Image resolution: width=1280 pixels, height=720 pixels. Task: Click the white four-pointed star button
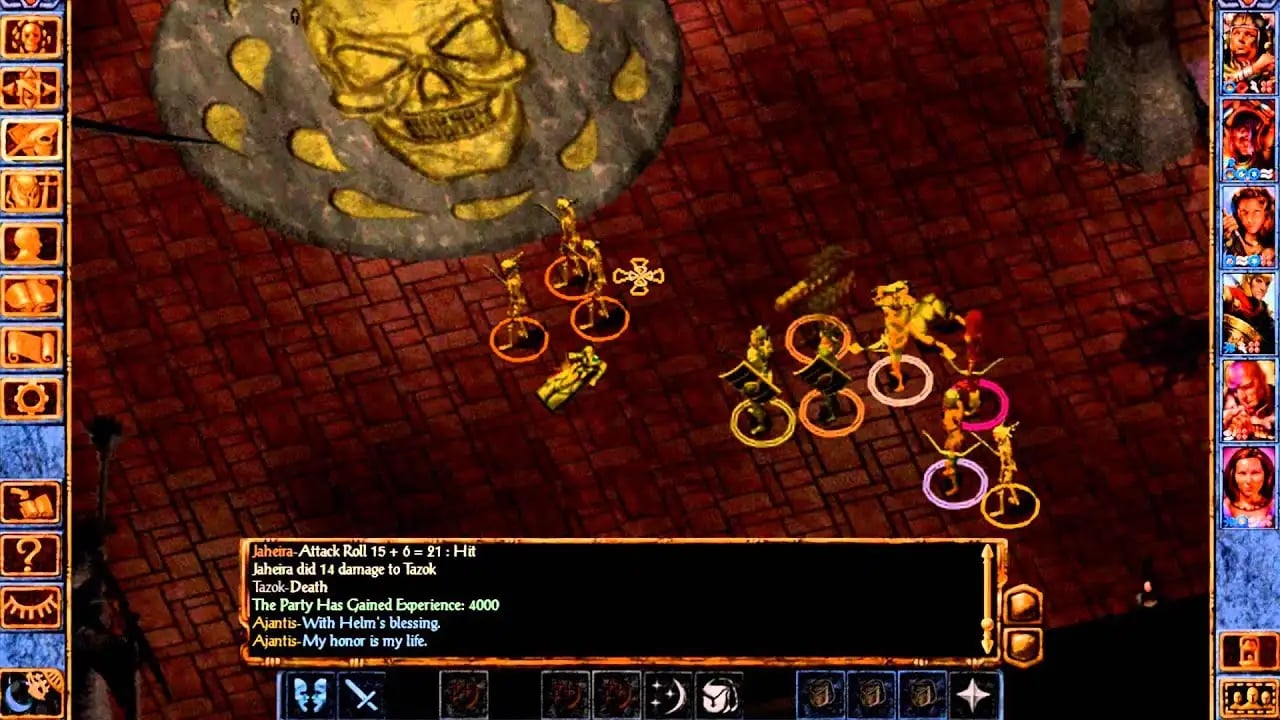974,694
